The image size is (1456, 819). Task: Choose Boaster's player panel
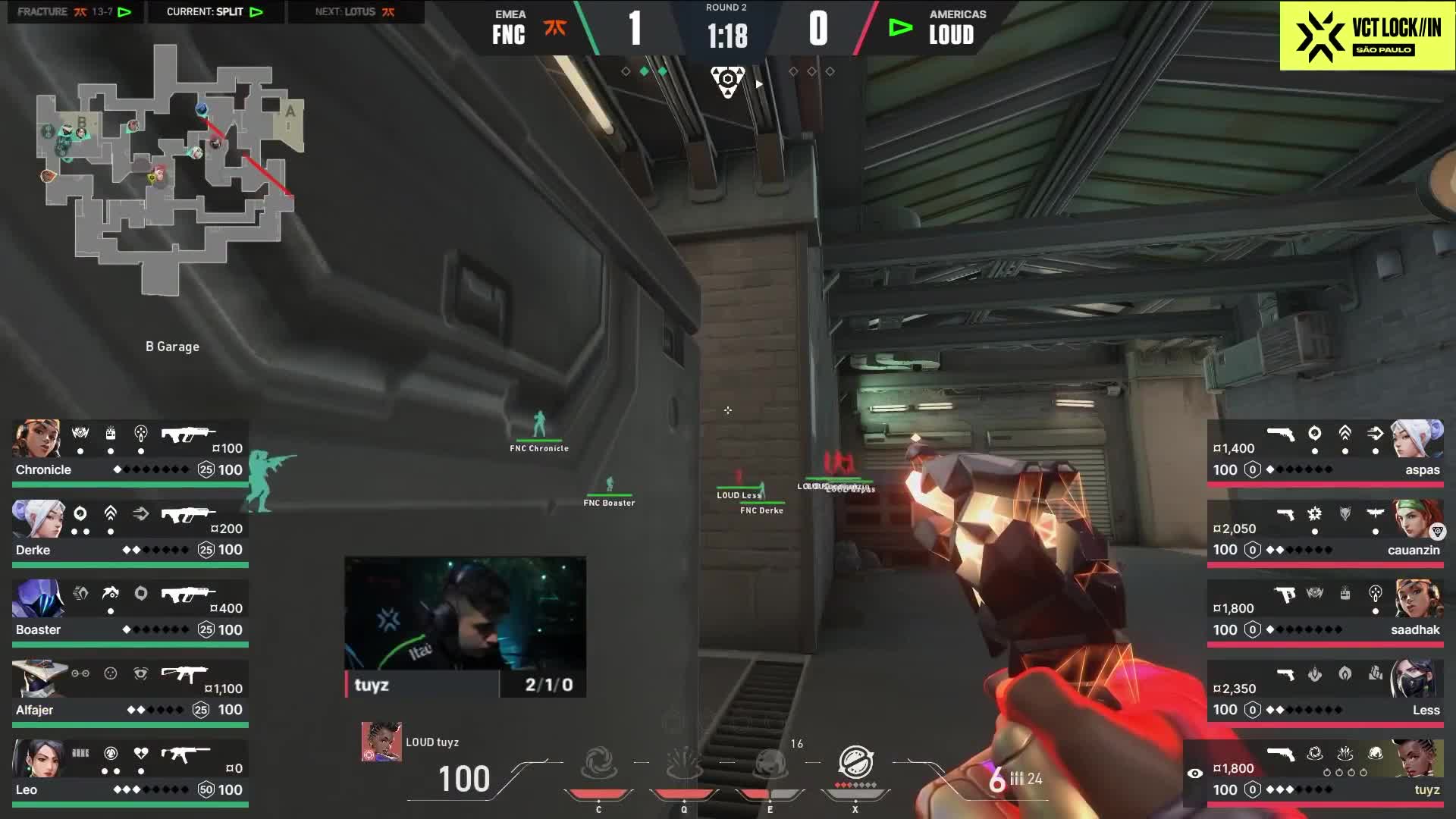click(130, 613)
